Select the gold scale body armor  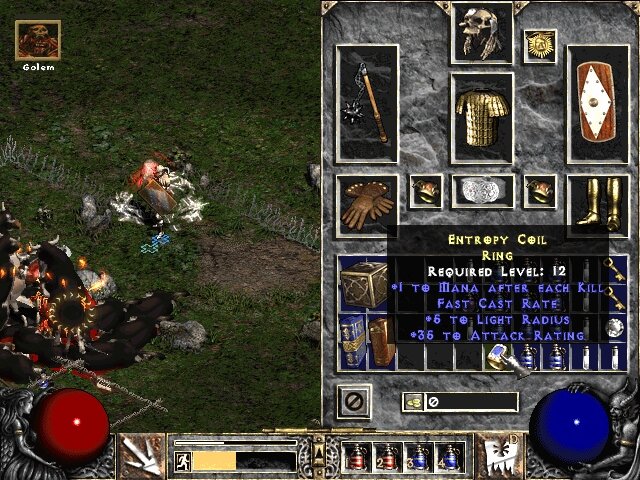click(x=482, y=118)
